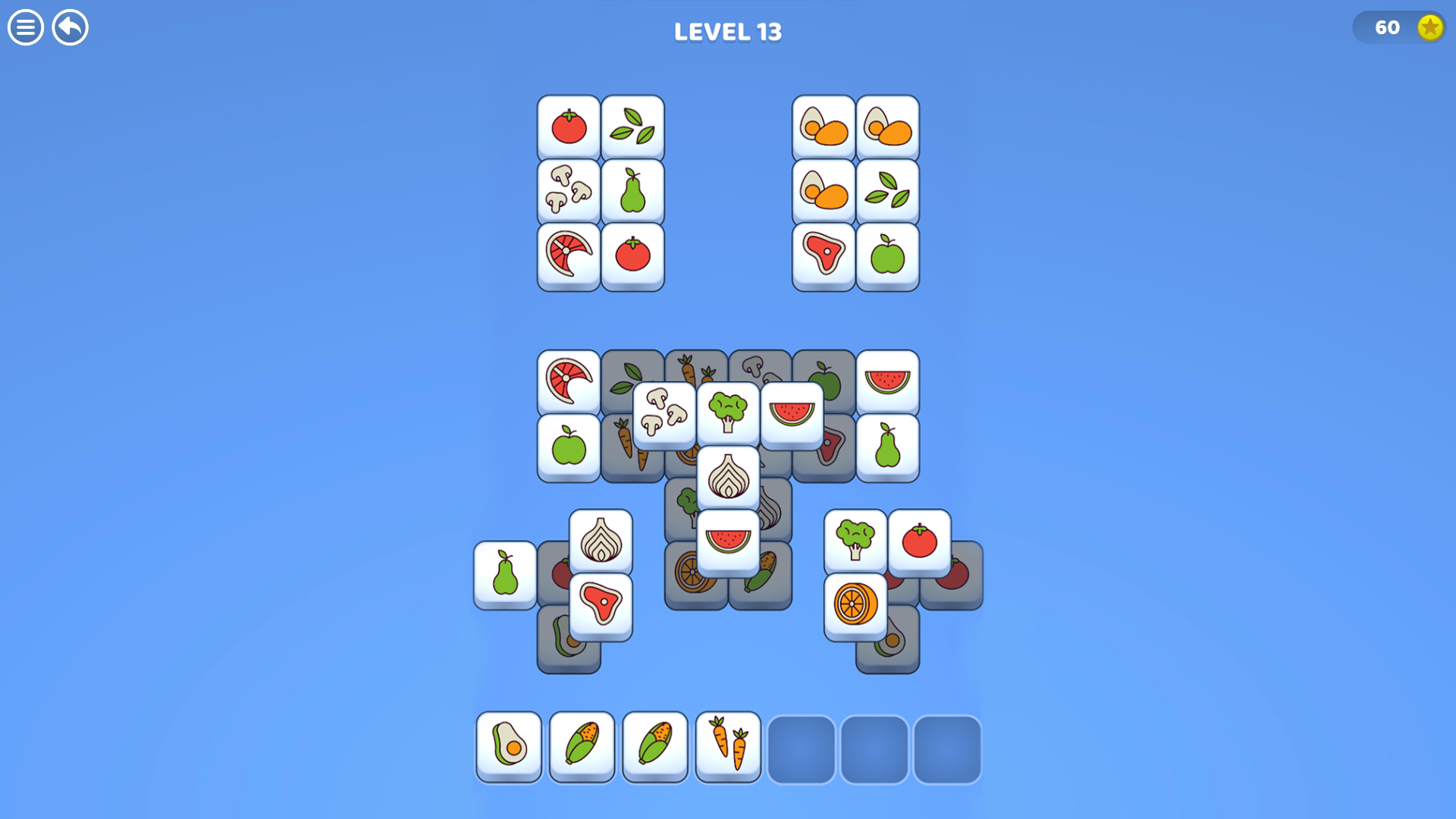Click the salmon steak tile in top-left group
Screen dimensions: 1456x819
(x=567, y=256)
